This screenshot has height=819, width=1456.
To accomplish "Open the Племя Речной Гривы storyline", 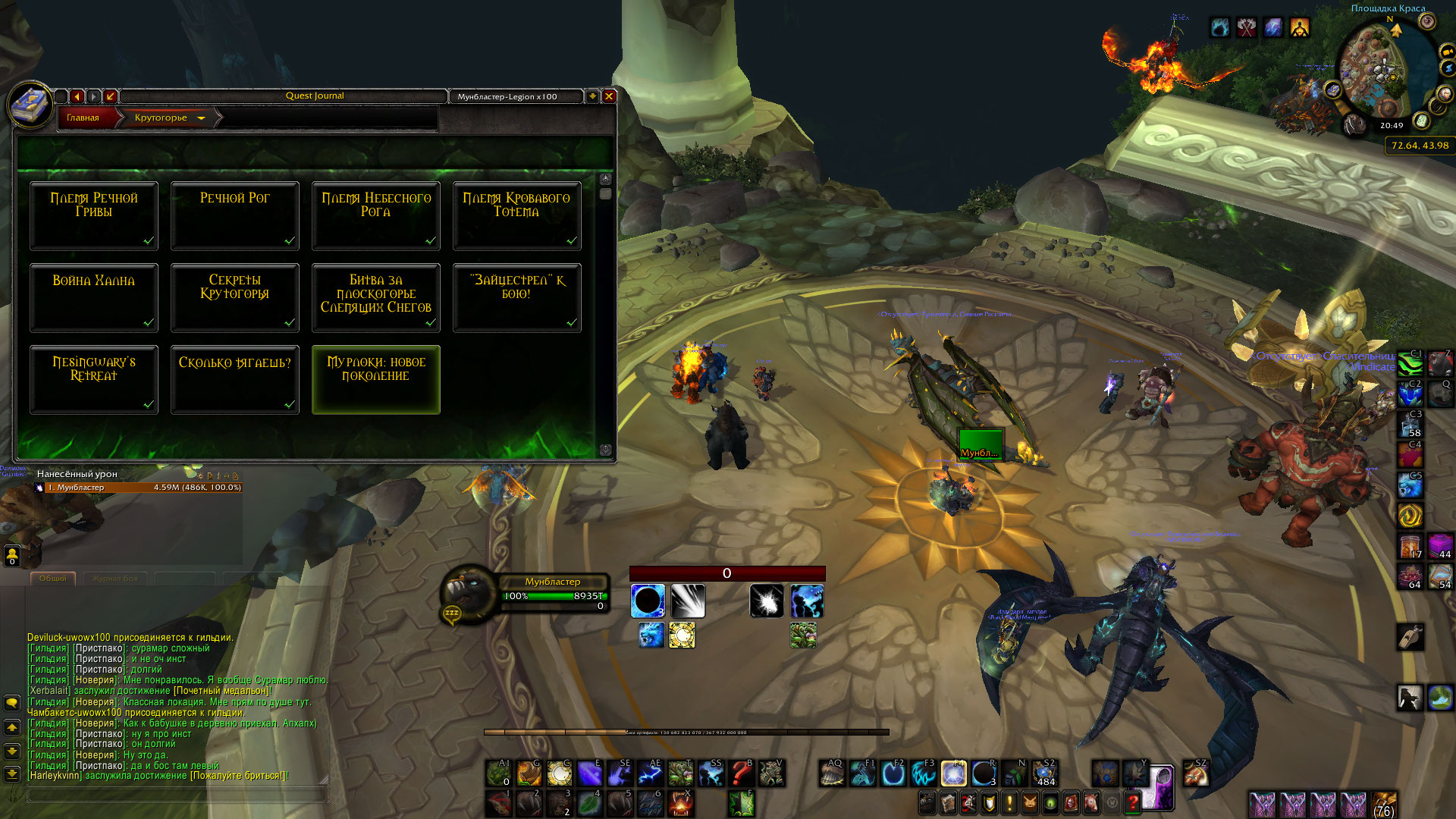I will (x=94, y=215).
